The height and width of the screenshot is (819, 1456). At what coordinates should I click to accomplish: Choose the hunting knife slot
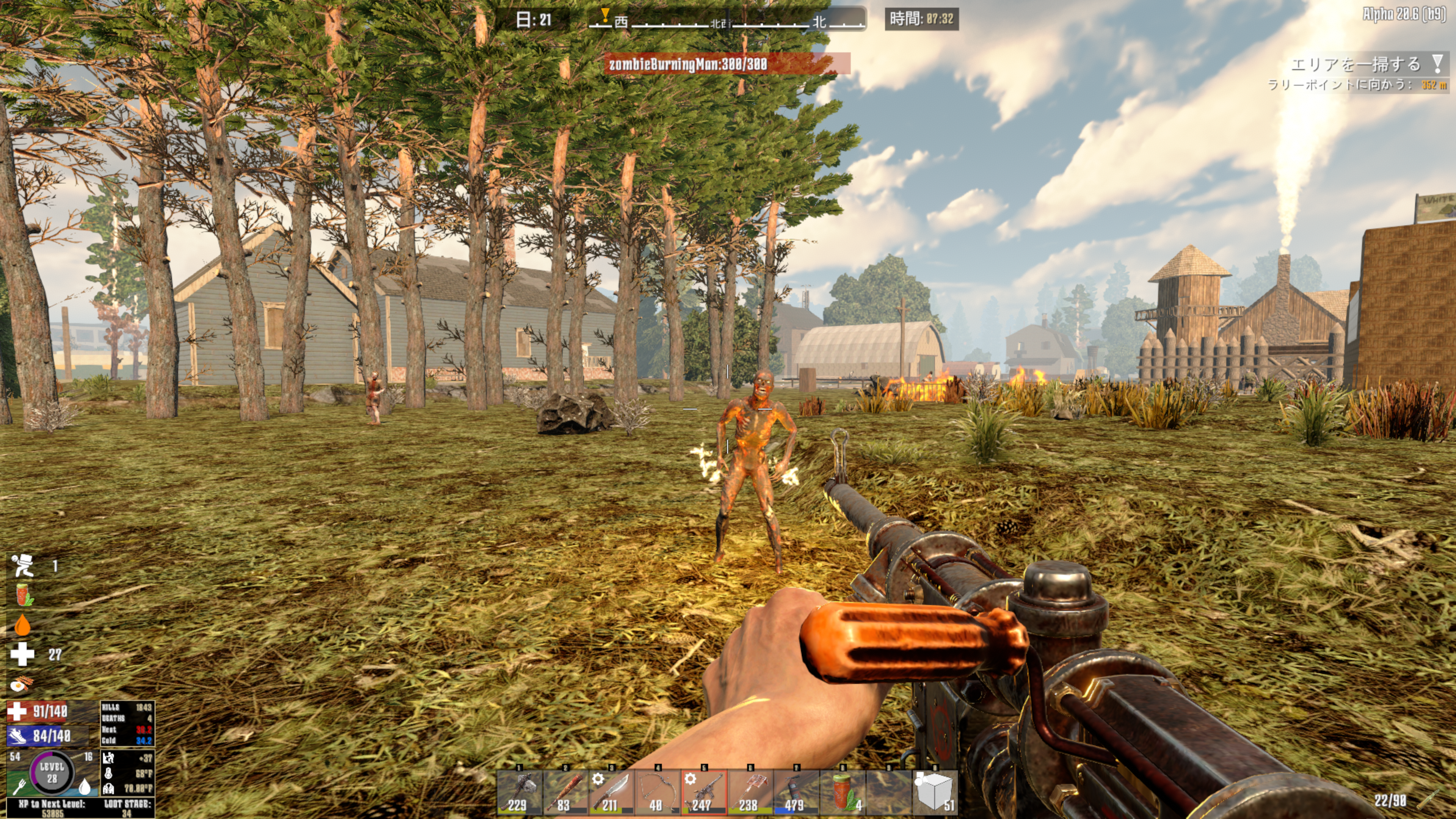[x=612, y=792]
